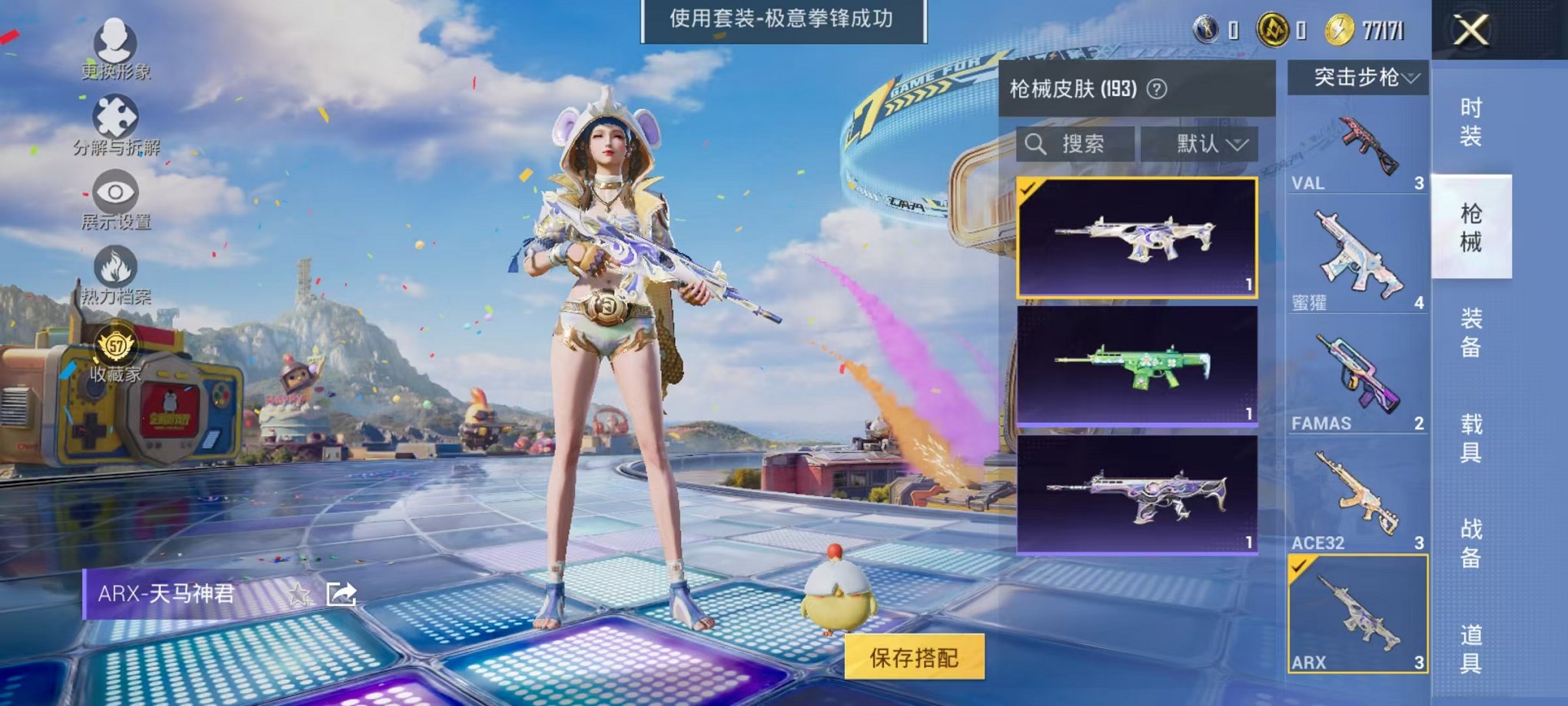Open the 默认 sort order dropdown

tap(1205, 145)
